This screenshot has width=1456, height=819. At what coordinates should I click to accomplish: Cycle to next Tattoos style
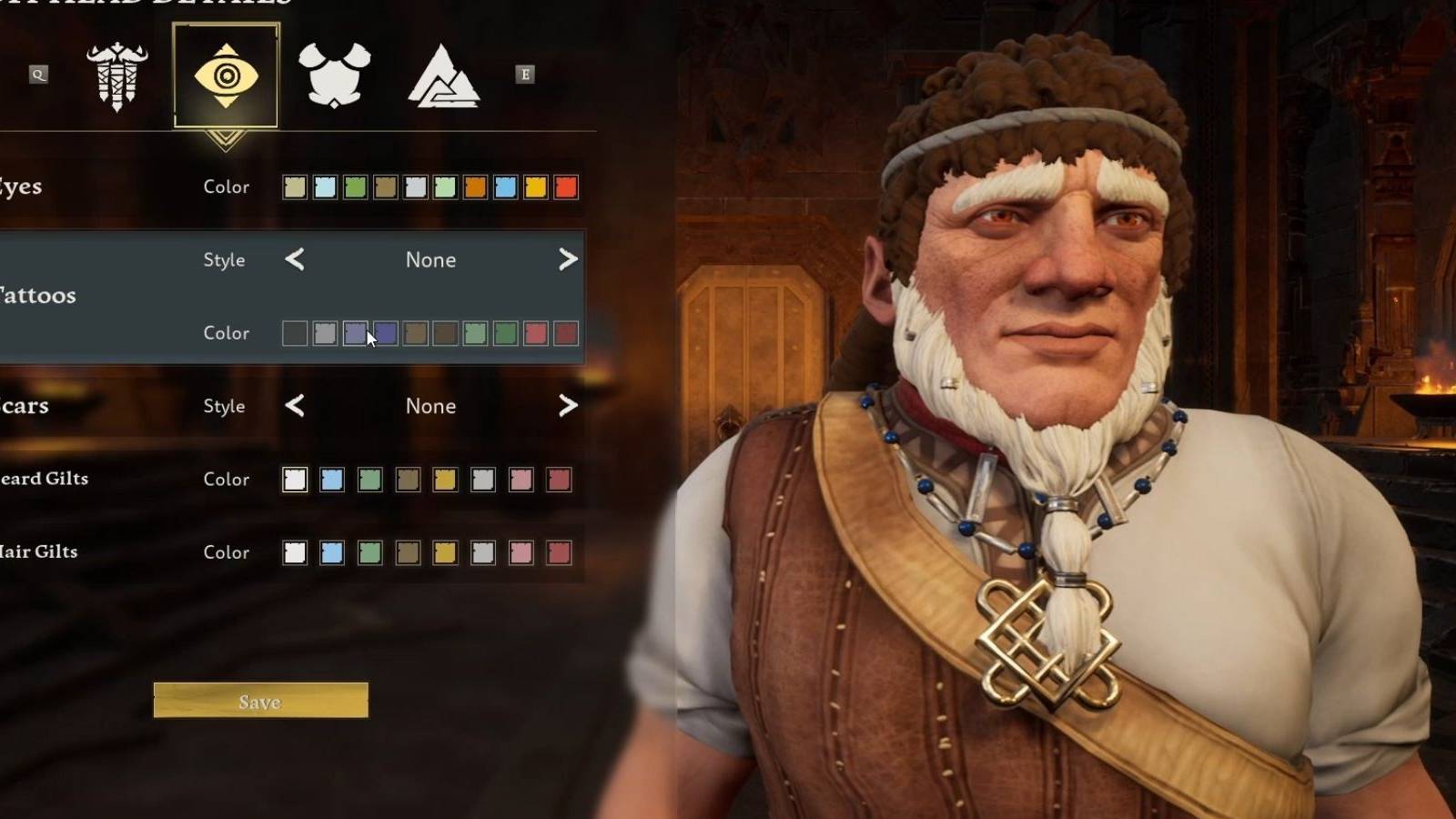[x=568, y=260]
